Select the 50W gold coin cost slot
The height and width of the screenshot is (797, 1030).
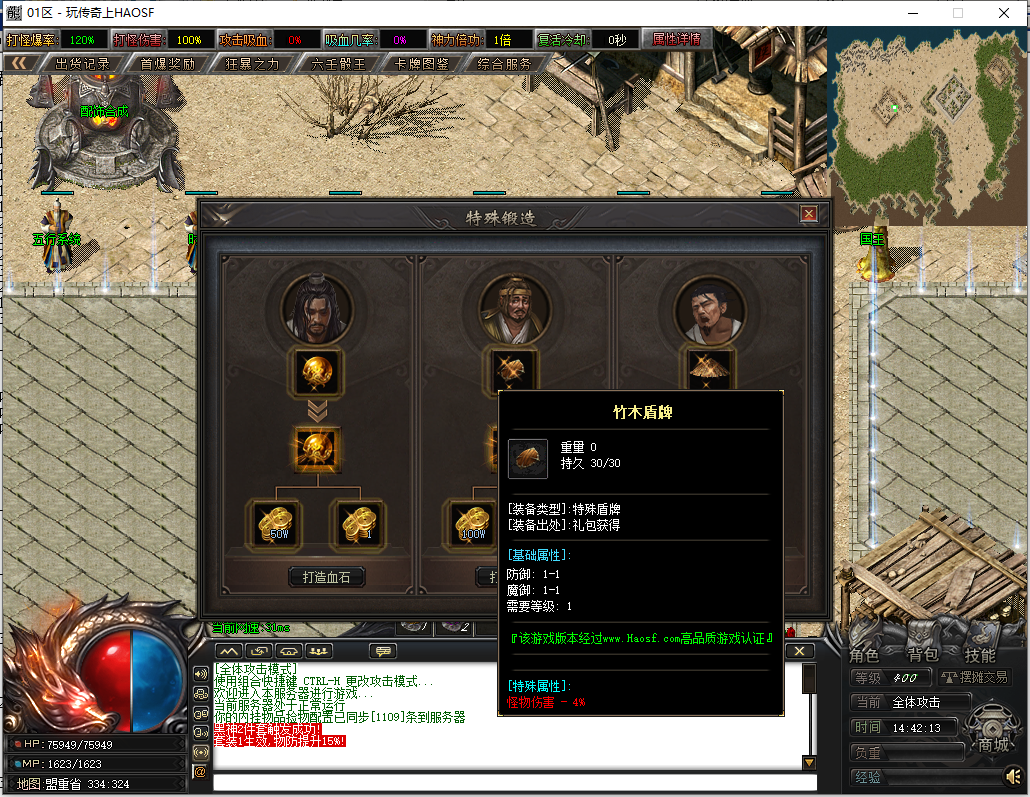click(273, 522)
